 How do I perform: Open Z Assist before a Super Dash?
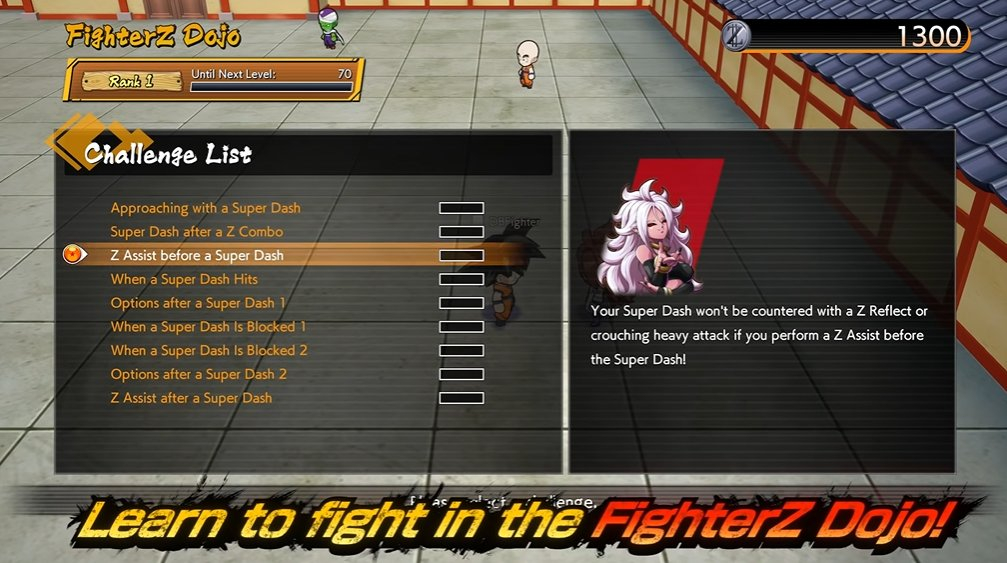[x=197, y=255]
